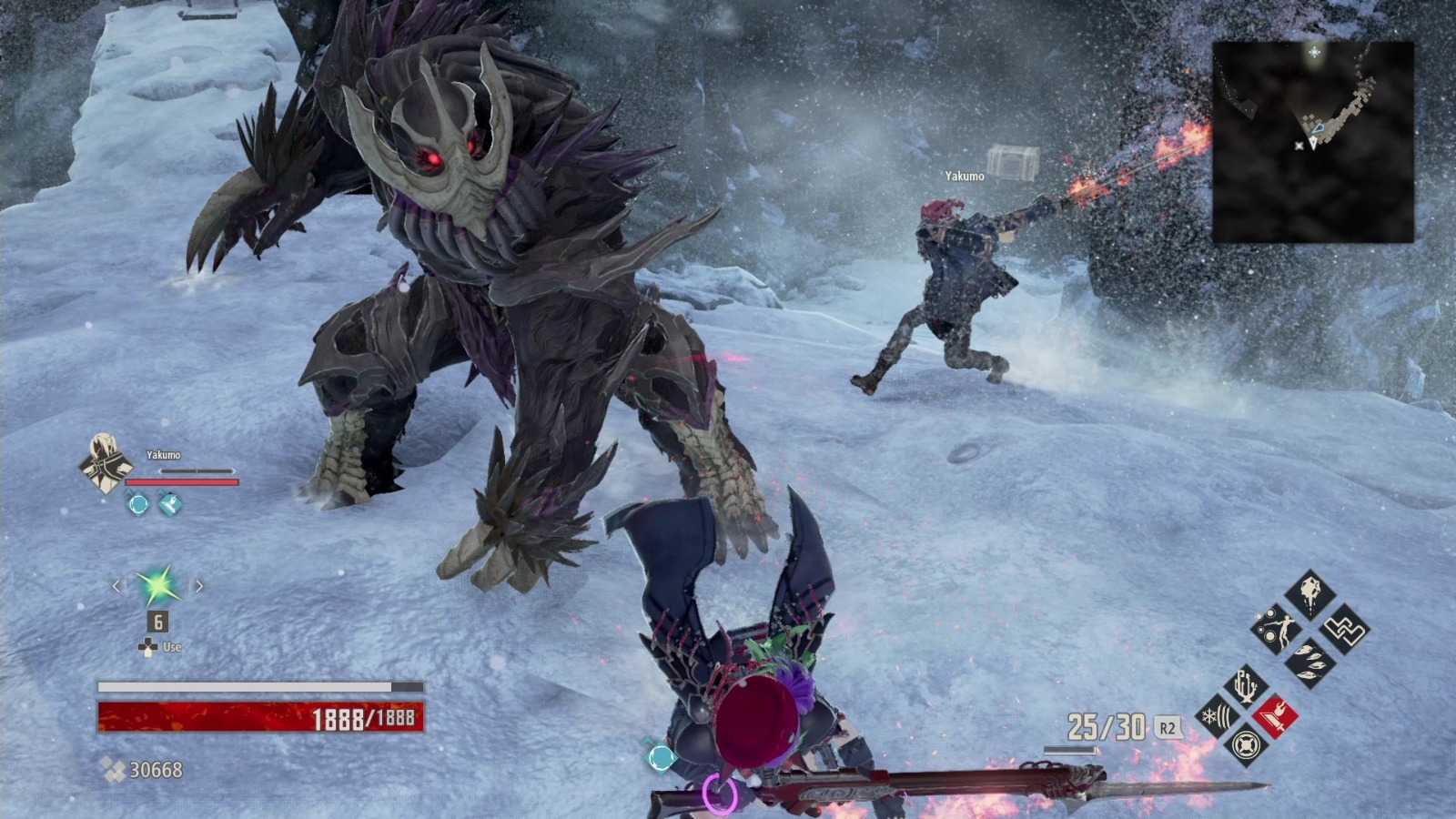
Task: Click the left arrow on item selector
Action: coord(116,585)
